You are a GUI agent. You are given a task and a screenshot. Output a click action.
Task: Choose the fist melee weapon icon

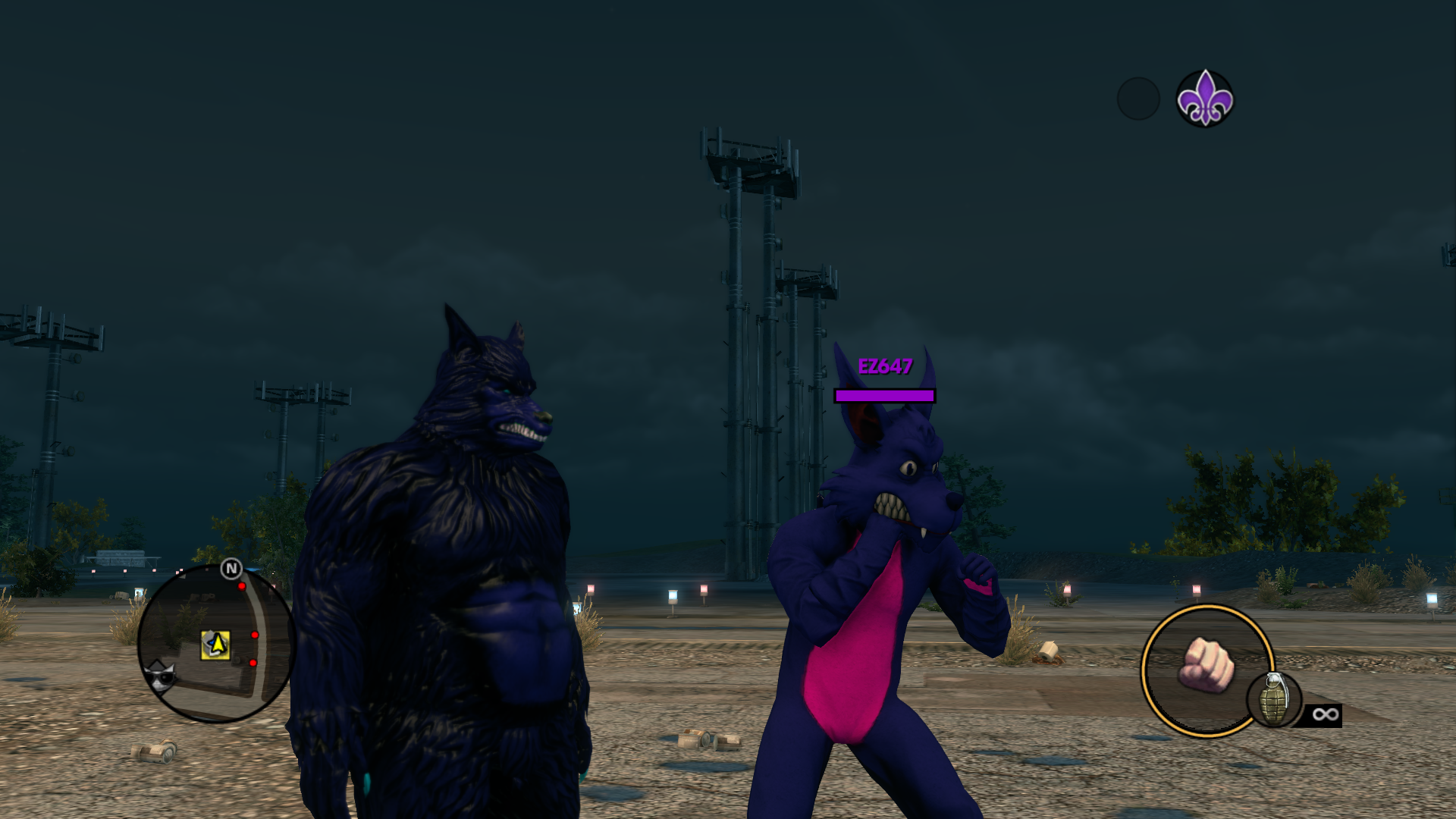[1206, 665]
